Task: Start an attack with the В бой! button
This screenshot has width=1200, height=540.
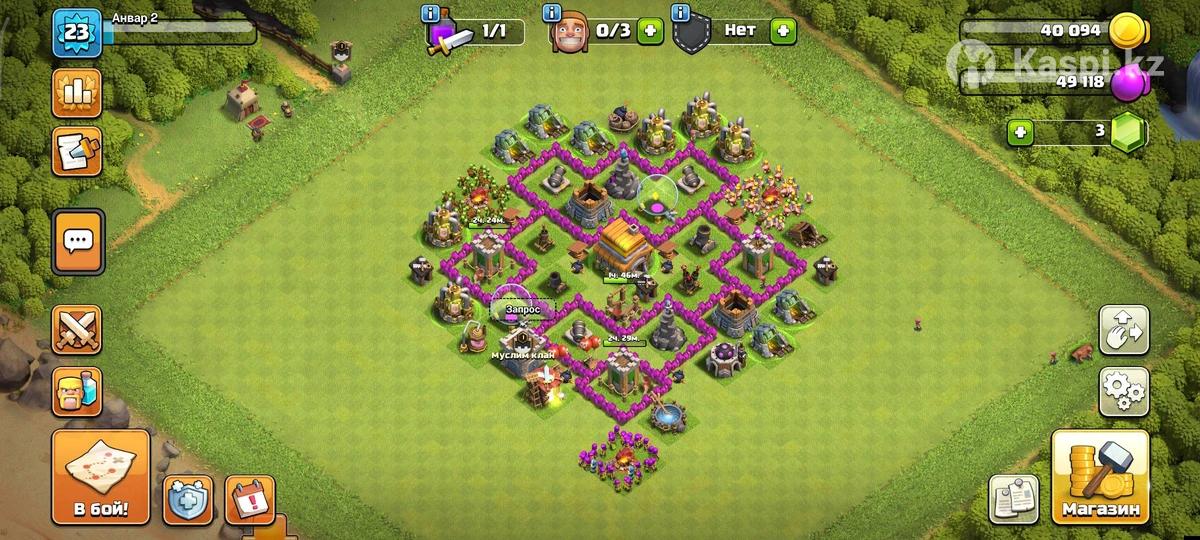Action: (100, 478)
